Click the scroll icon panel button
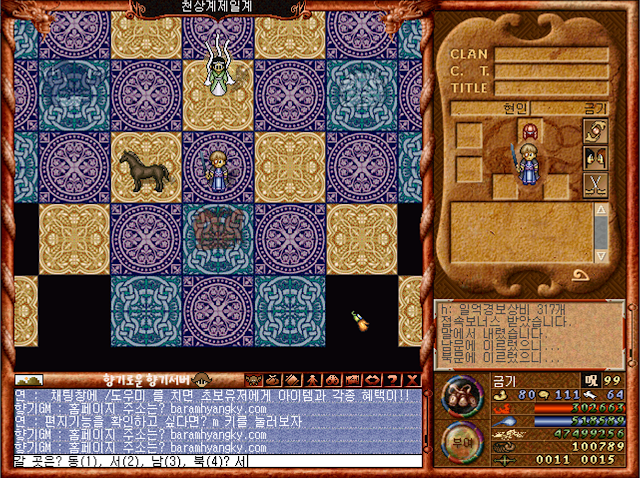Screen dimensions: 640x478 click(x=595, y=133)
